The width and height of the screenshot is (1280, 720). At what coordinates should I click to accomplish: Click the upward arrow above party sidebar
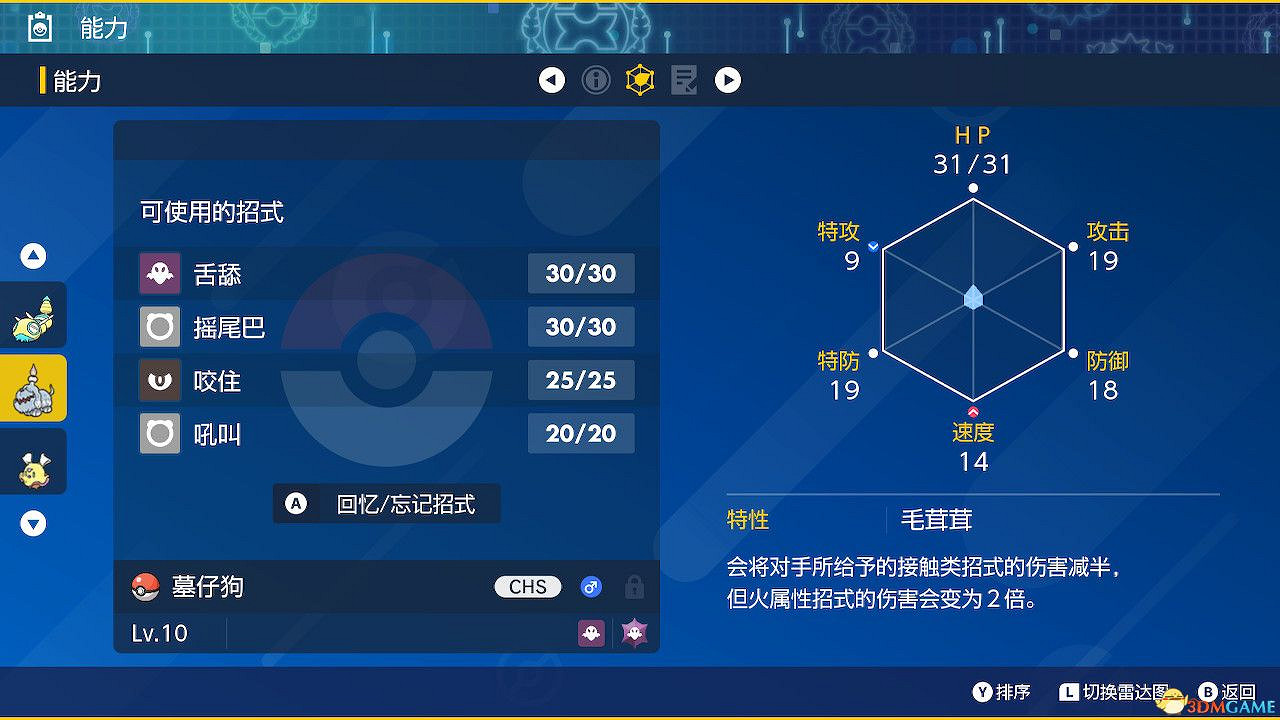(32, 255)
